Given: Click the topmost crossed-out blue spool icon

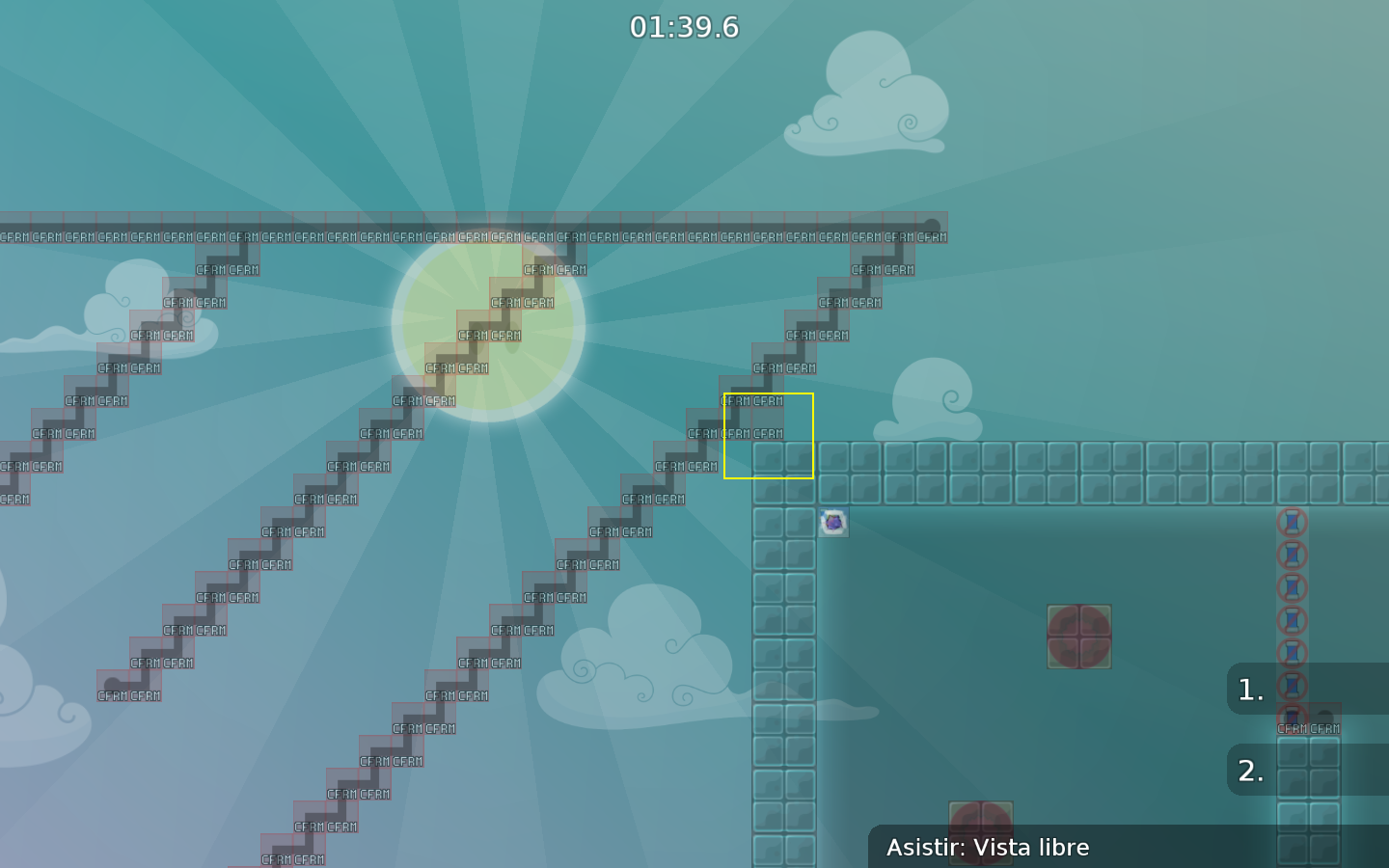Looking at the screenshot, I should [x=1293, y=521].
